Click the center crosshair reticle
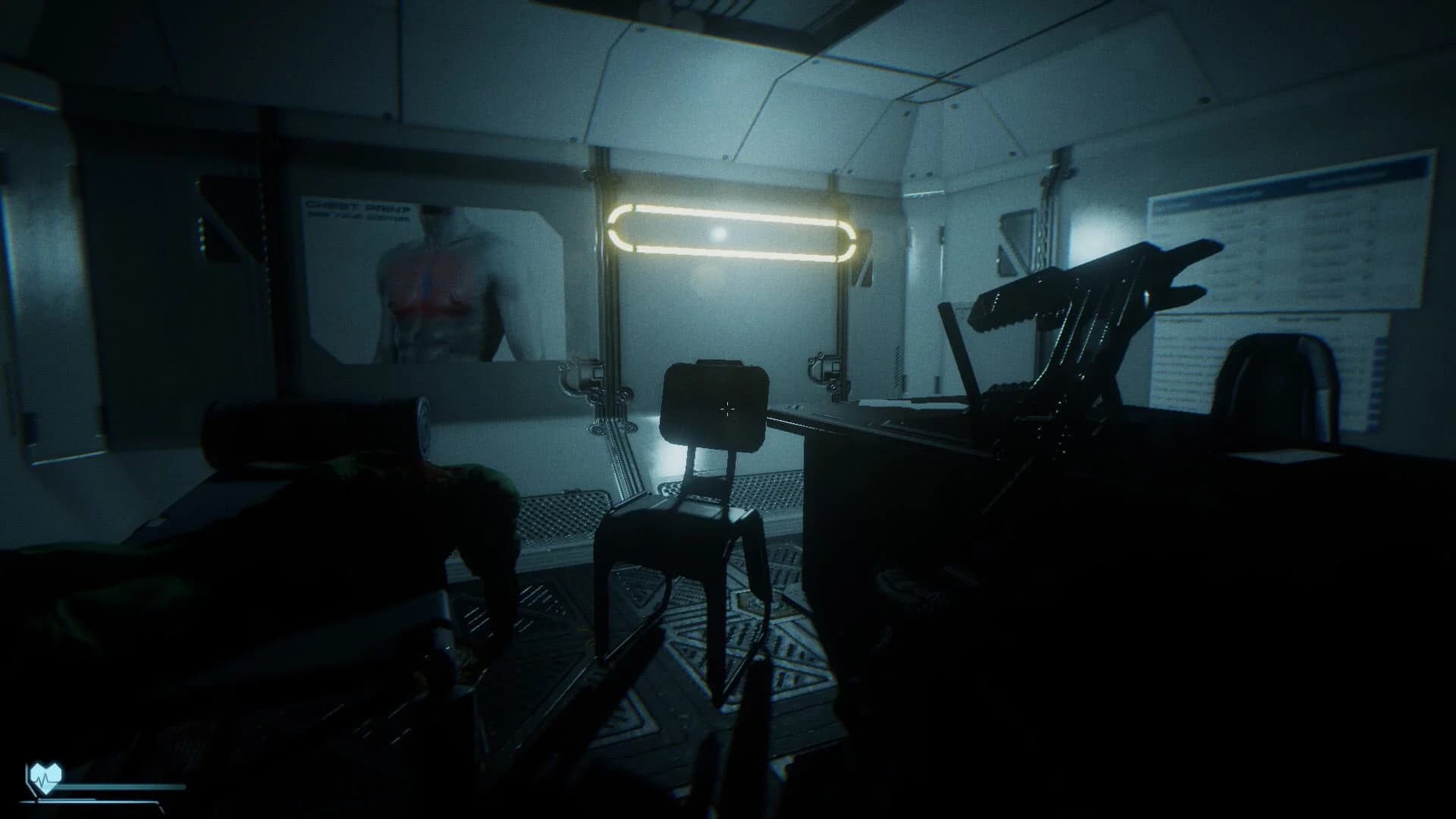Viewport: 1456px width, 819px height. 727,410
